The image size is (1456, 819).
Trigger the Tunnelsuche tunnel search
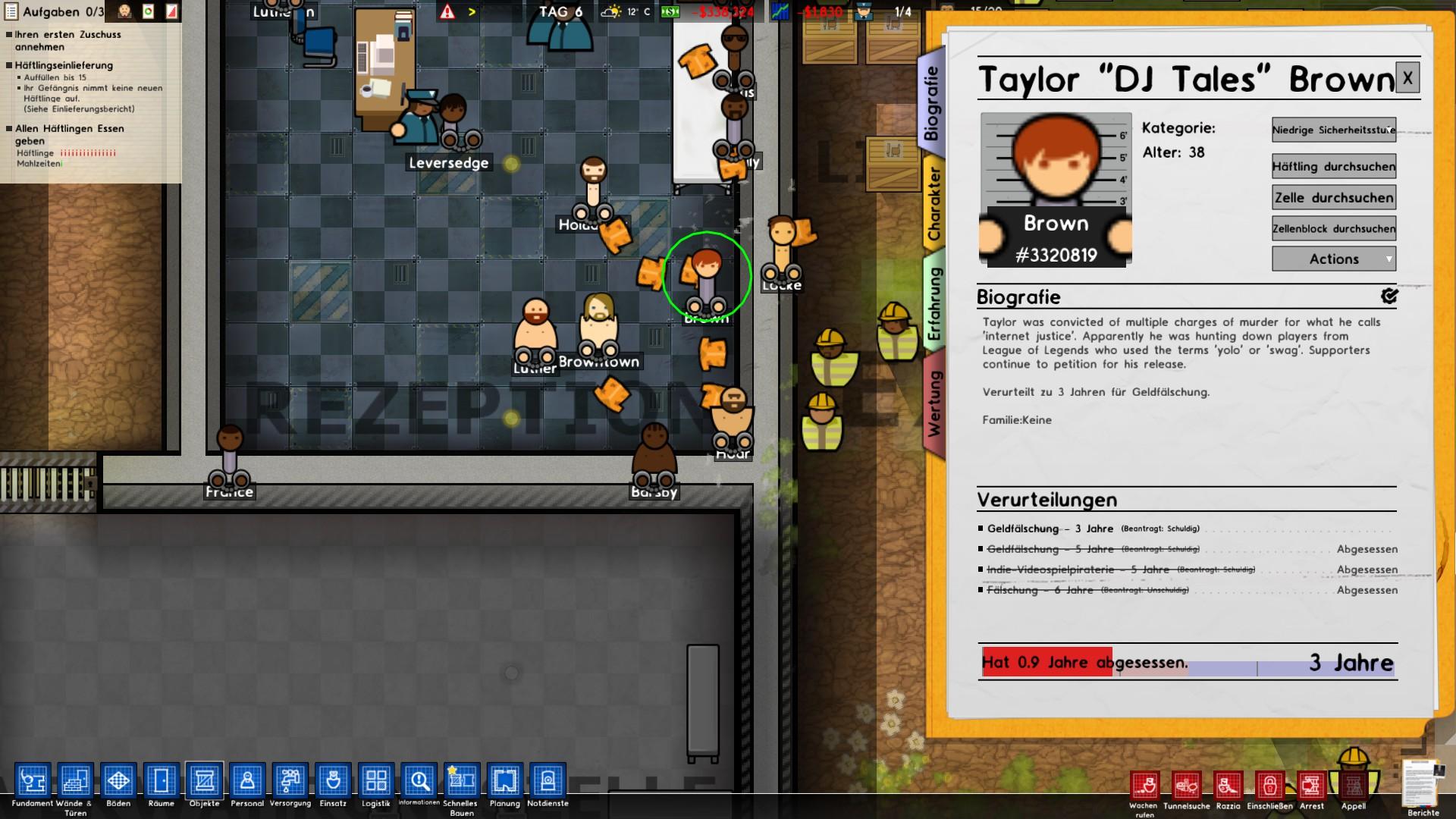coord(1188,786)
